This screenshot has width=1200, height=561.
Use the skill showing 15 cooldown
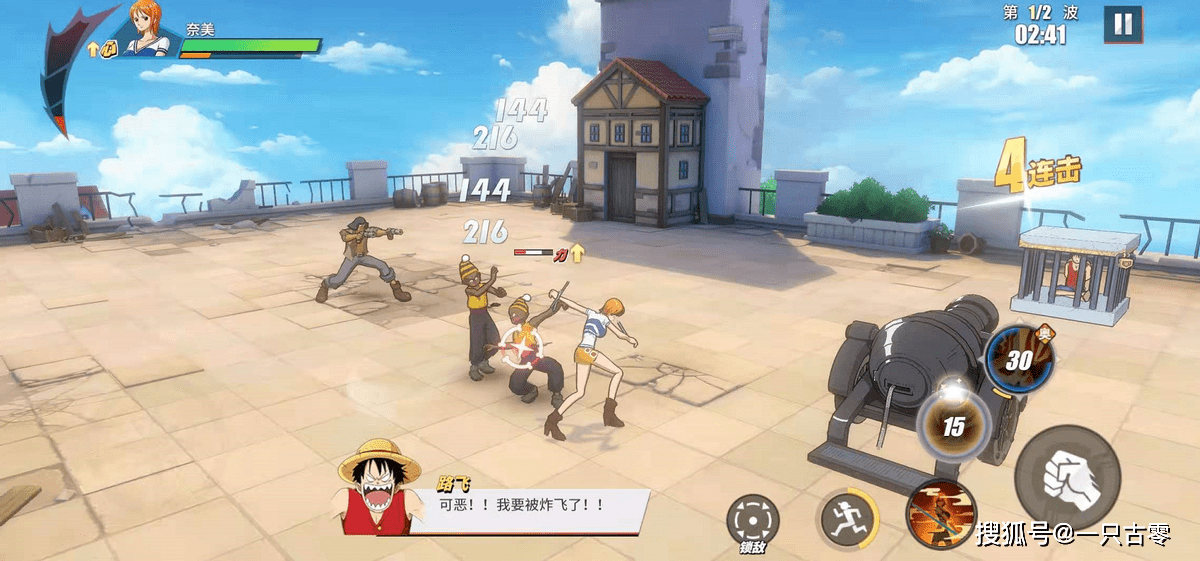click(x=953, y=425)
